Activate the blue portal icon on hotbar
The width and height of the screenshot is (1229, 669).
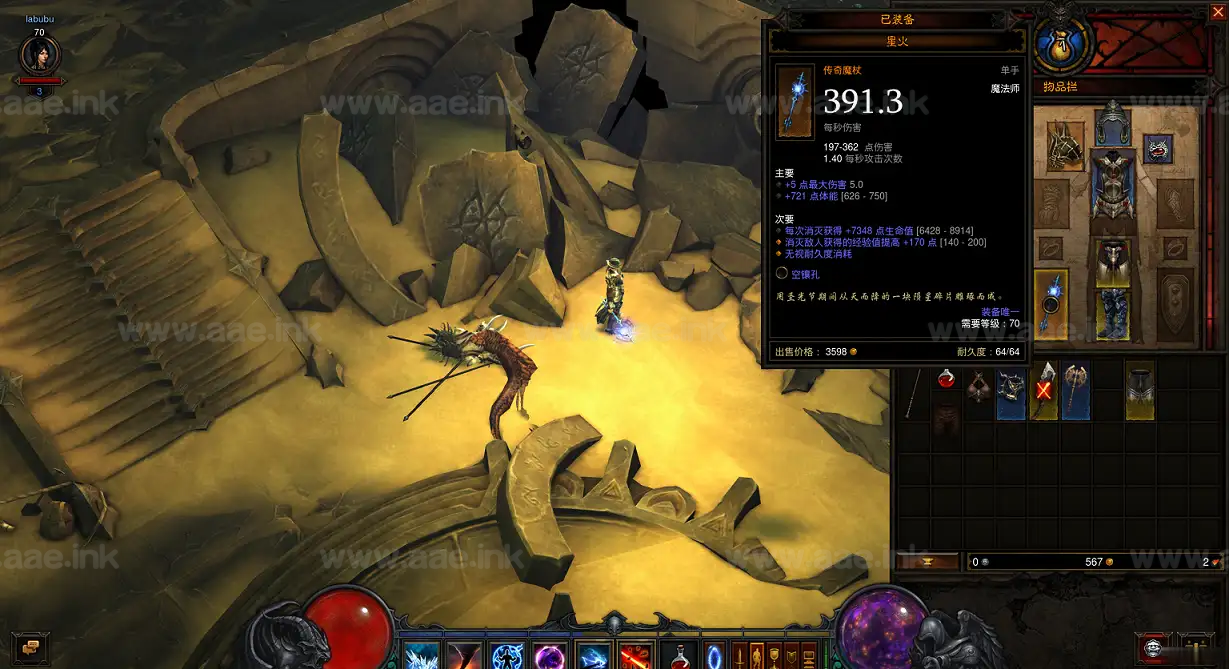[x=714, y=657]
